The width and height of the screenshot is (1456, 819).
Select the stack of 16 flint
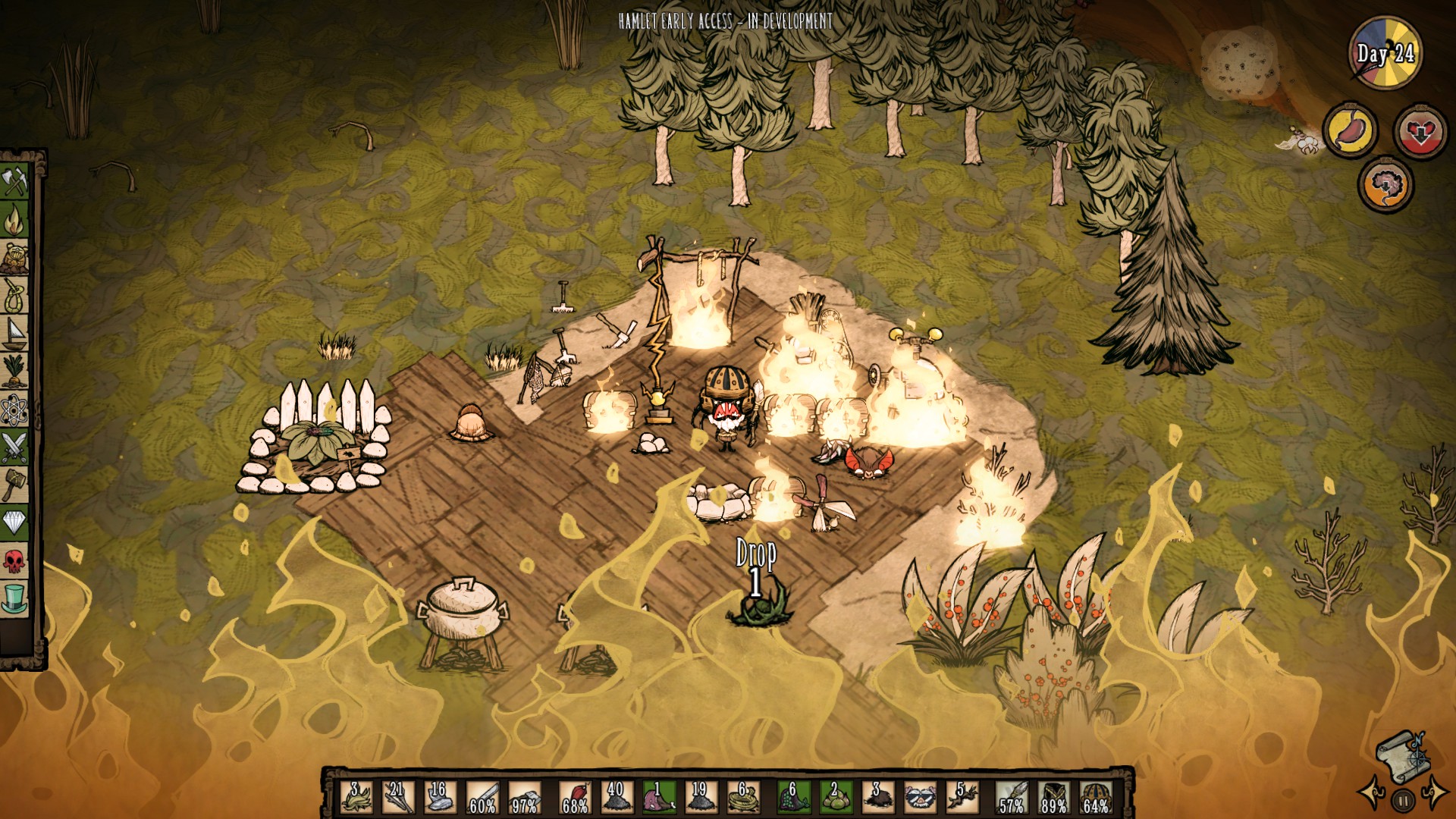440,797
